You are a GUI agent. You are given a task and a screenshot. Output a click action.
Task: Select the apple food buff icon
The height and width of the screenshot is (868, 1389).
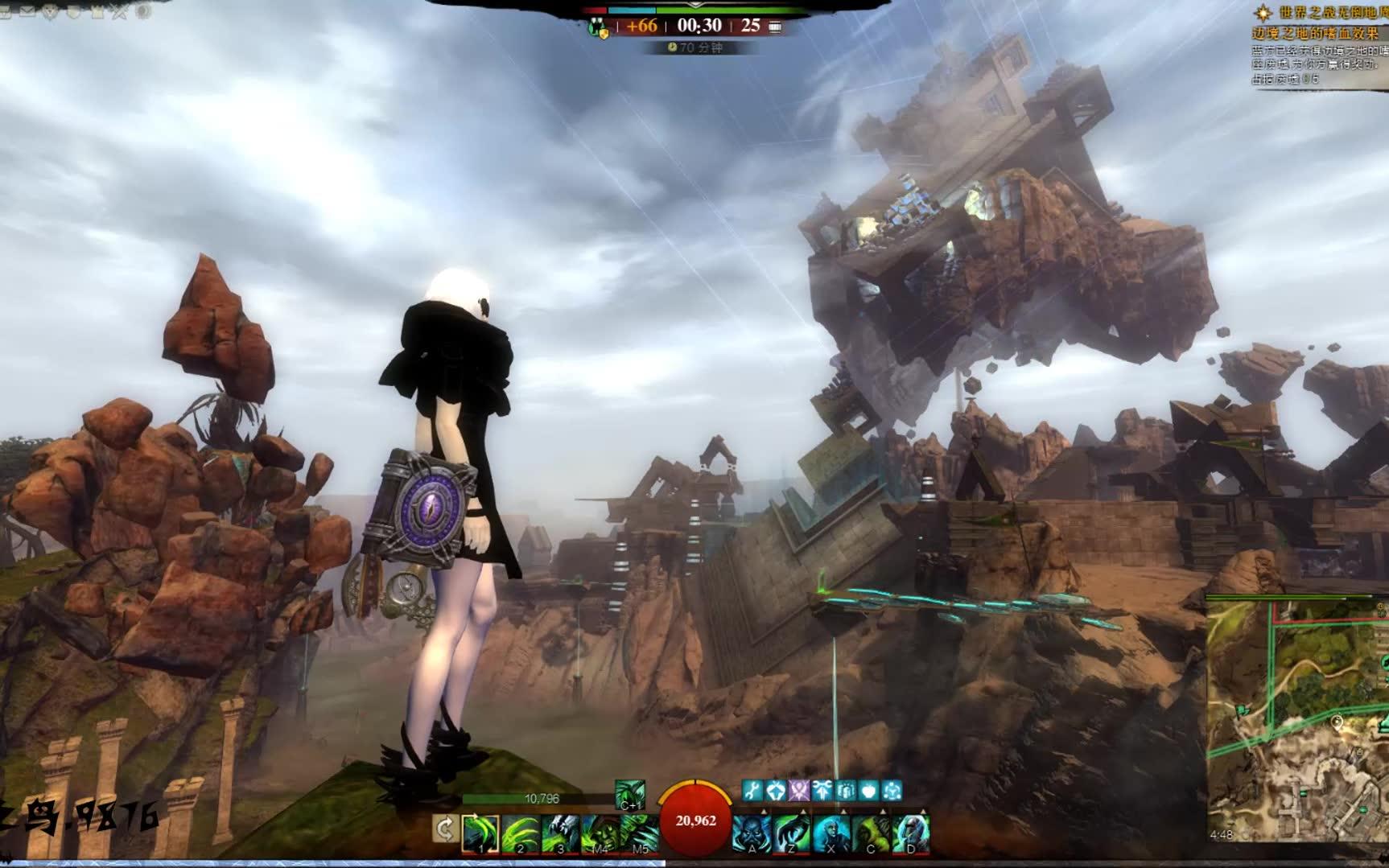[x=868, y=791]
